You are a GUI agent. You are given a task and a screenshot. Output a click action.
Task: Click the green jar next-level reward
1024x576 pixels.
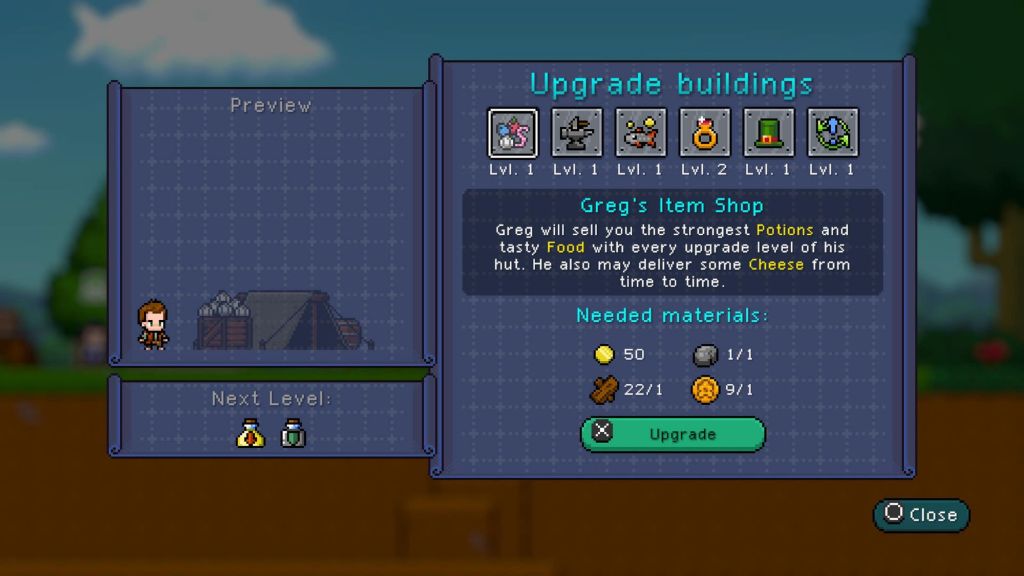point(293,433)
